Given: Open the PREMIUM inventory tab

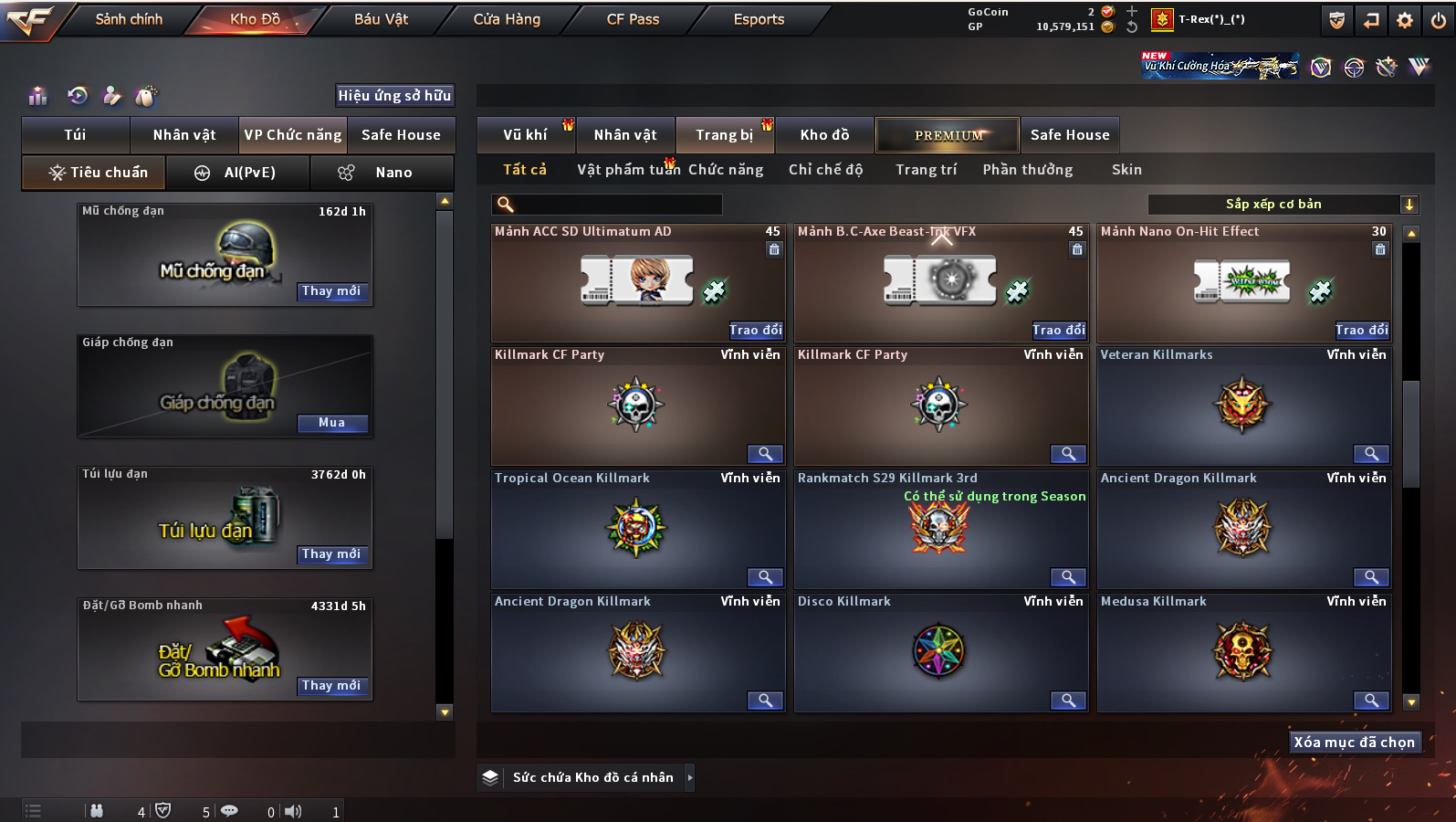Looking at the screenshot, I should 948,135.
